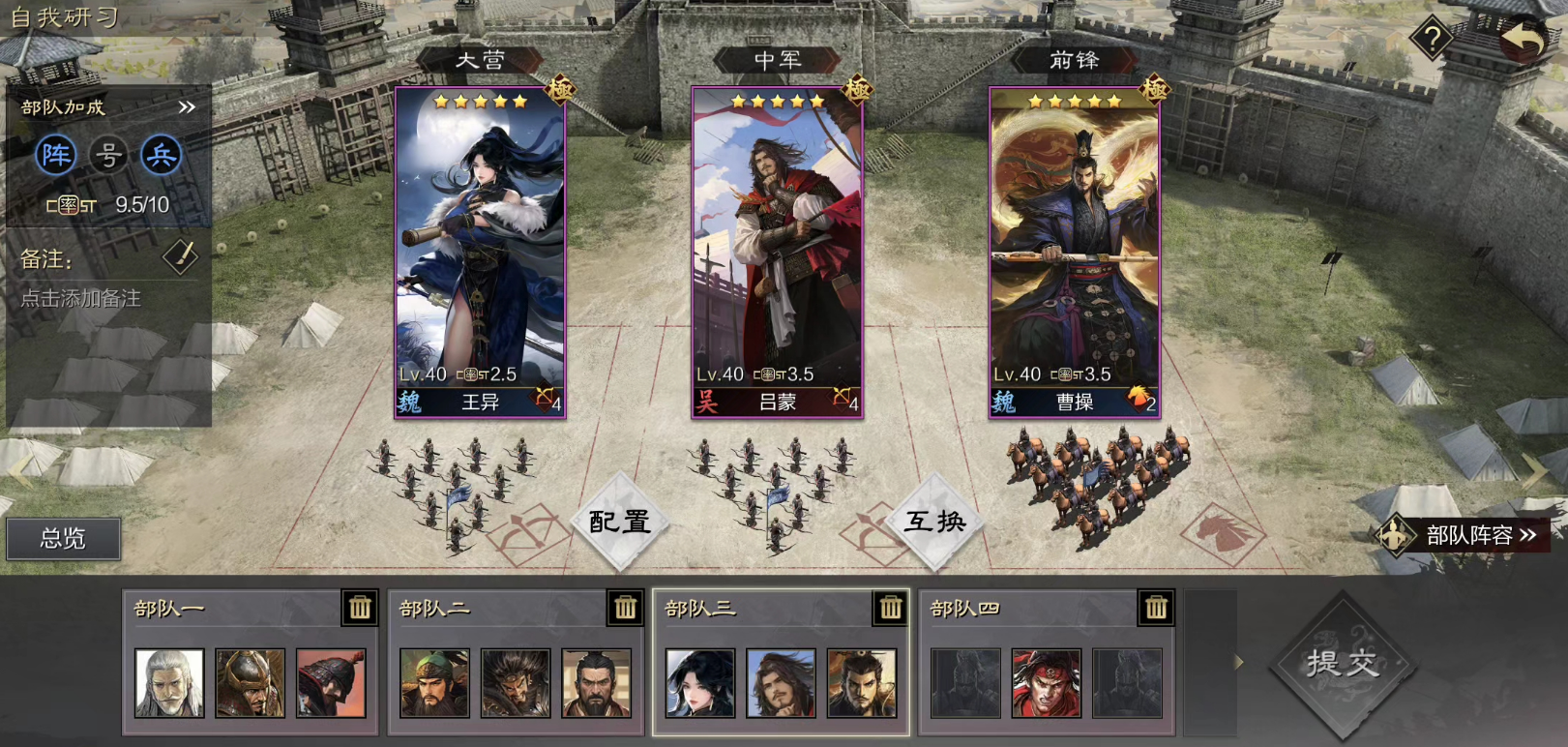Add a note in 点击添加备注 field

coord(81,299)
